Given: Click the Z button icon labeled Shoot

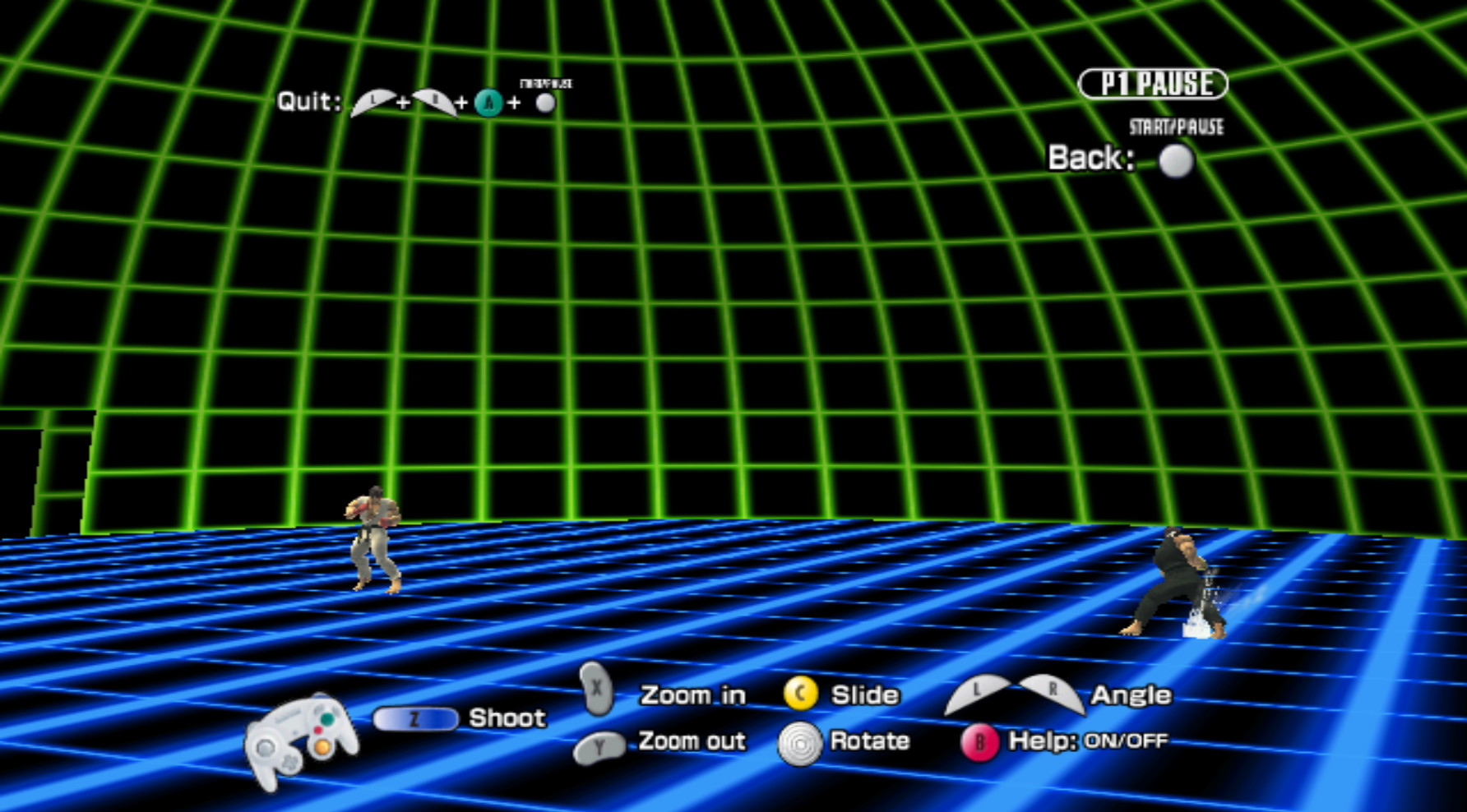Looking at the screenshot, I should pyautogui.click(x=416, y=720).
